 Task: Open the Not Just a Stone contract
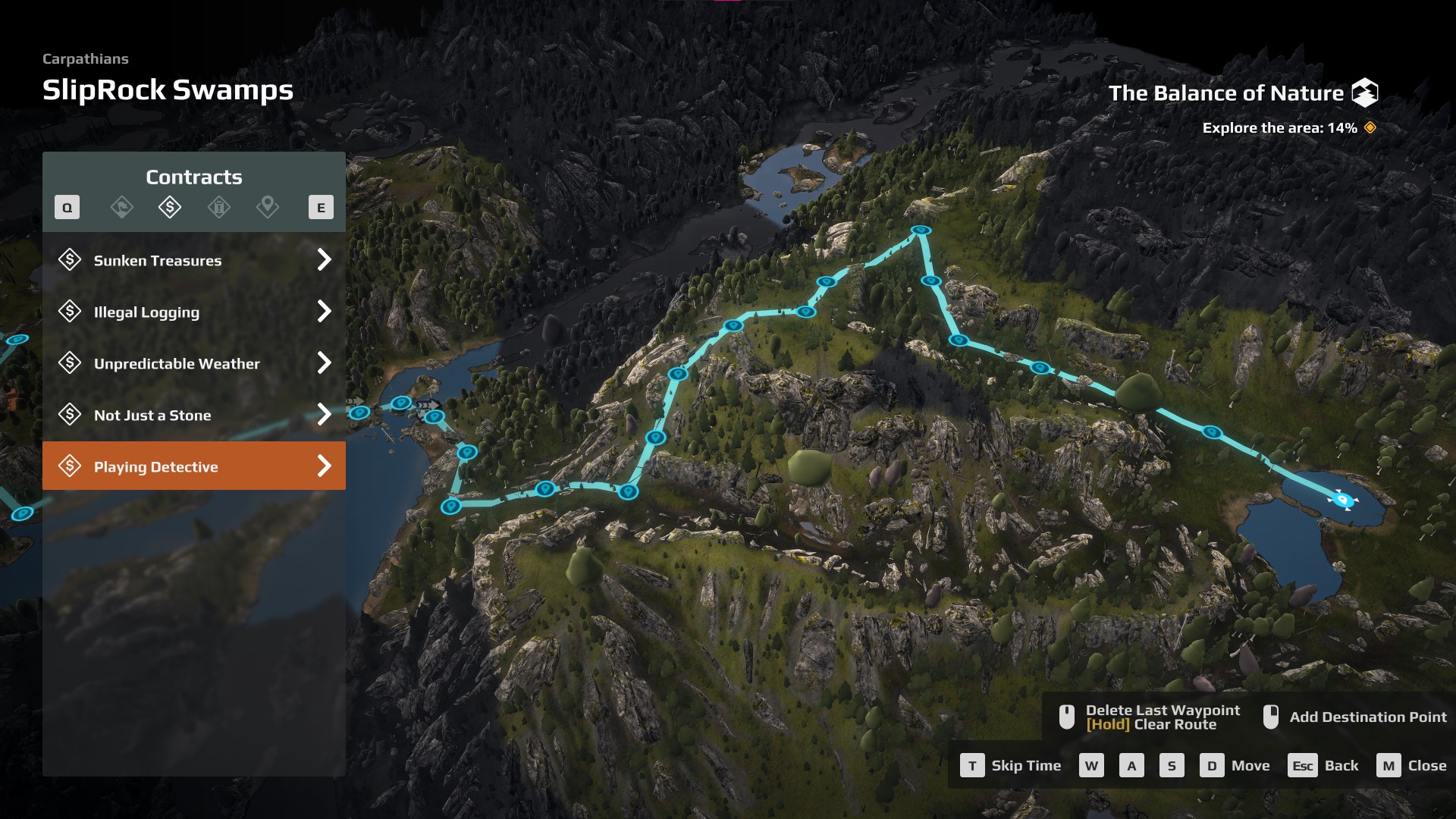click(194, 415)
